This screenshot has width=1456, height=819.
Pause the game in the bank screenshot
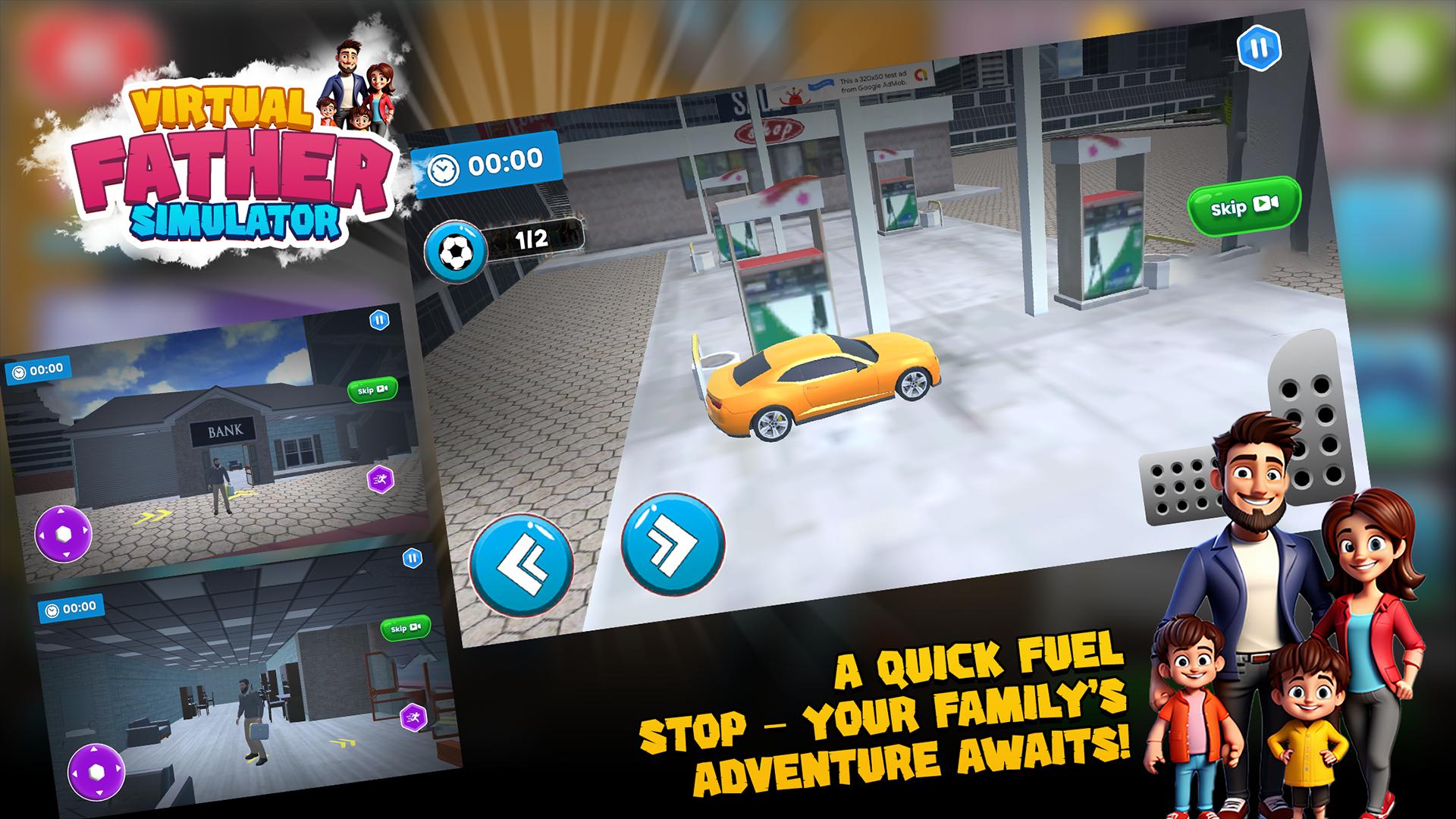(379, 320)
